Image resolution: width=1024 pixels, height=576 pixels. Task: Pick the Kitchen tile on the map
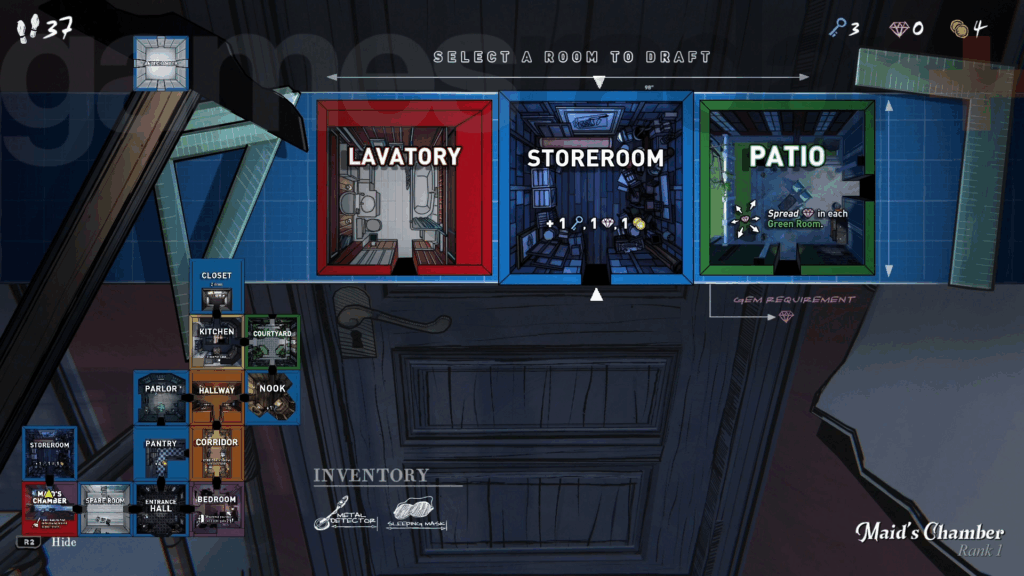217,343
